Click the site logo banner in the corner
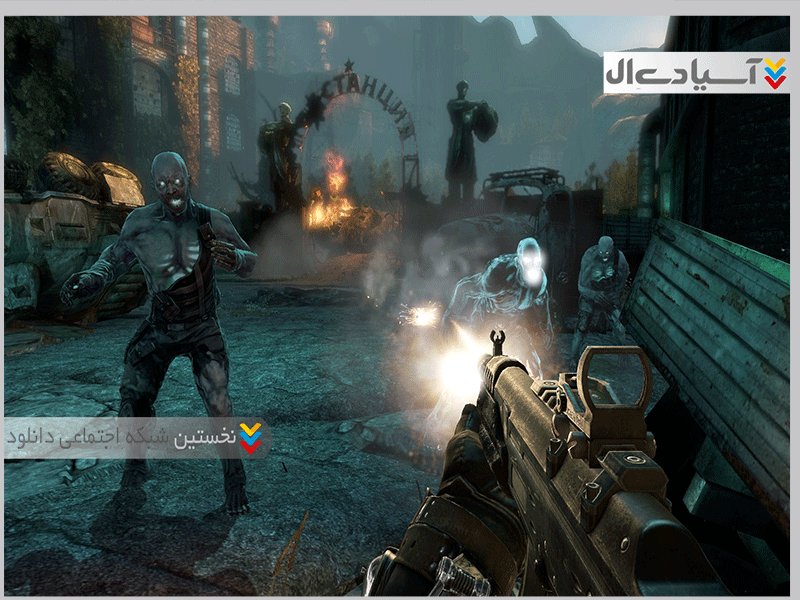 pos(696,73)
